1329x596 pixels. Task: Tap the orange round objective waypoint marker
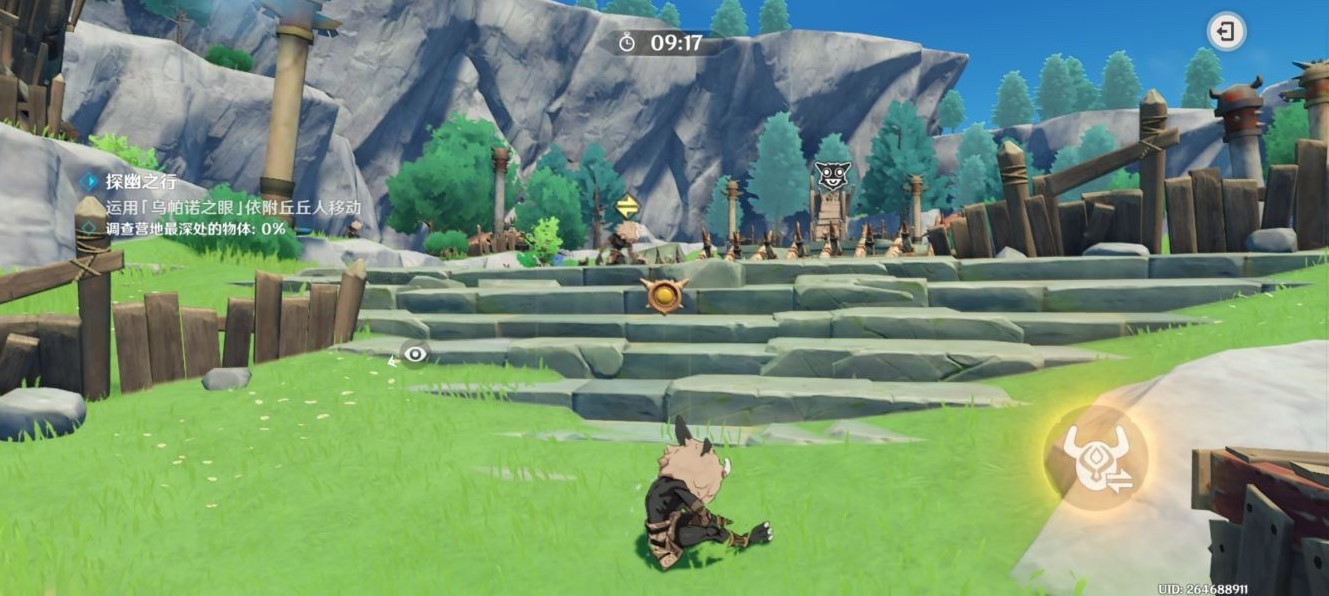pyautogui.click(x=662, y=295)
